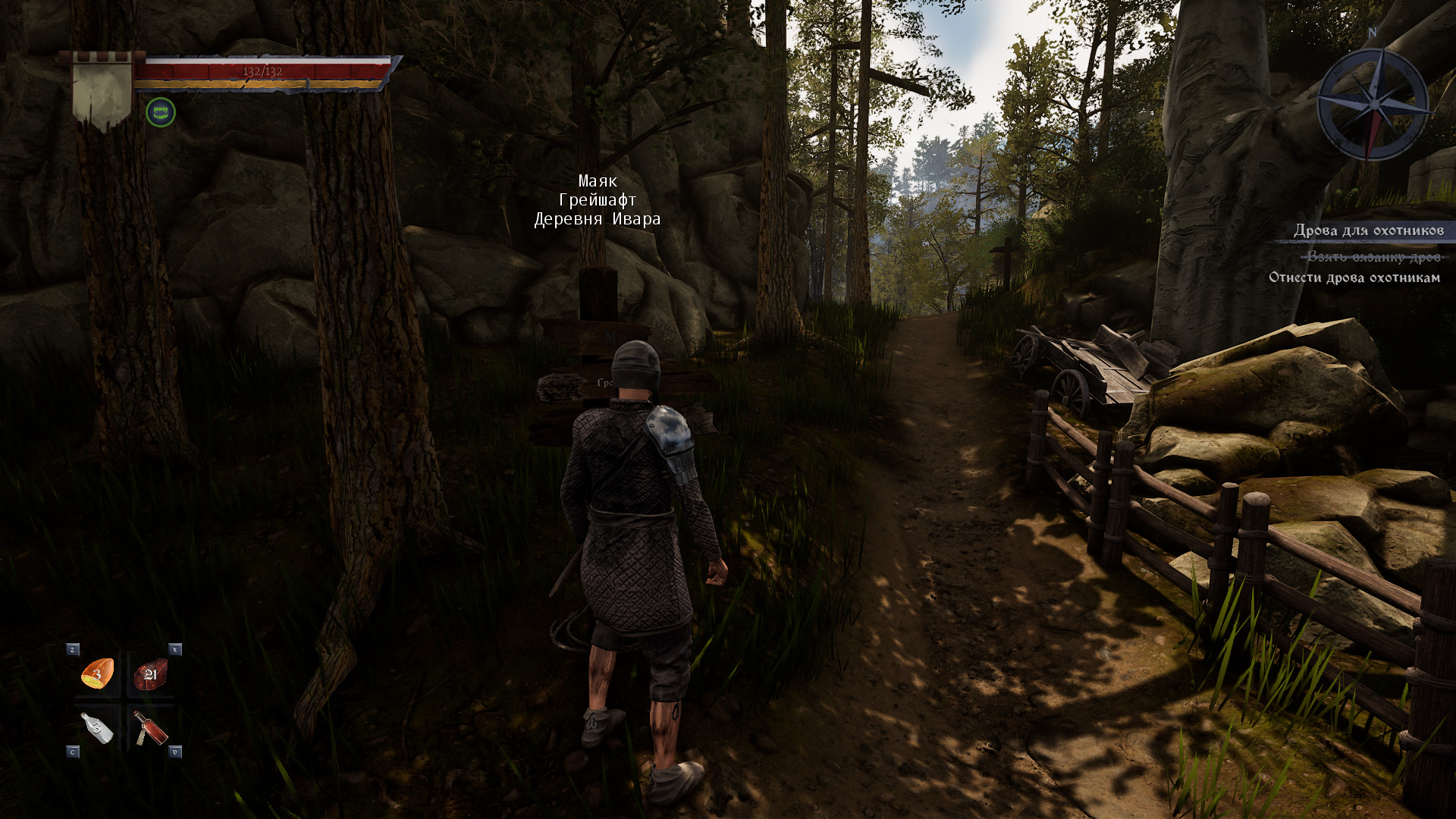Select the bread loaf quick slot

click(98, 673)
